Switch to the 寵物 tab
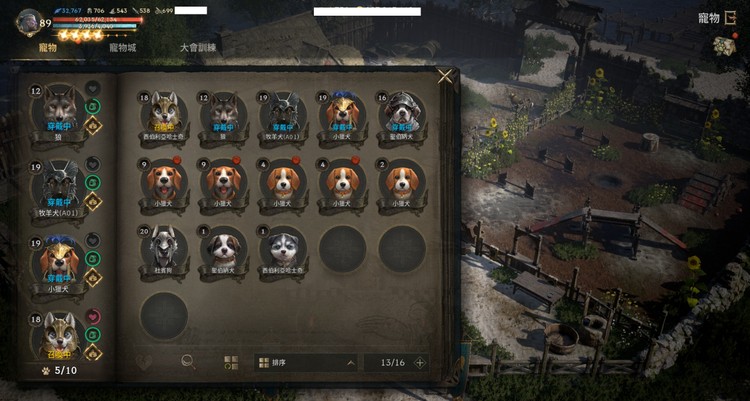 [47, 47]
